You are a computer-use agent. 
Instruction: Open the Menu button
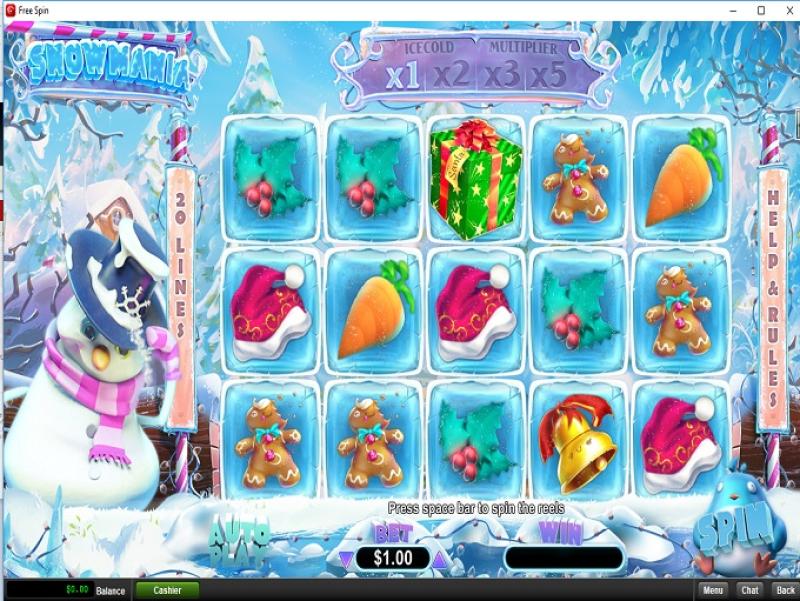pyautogui.click(x=712, y=590)
